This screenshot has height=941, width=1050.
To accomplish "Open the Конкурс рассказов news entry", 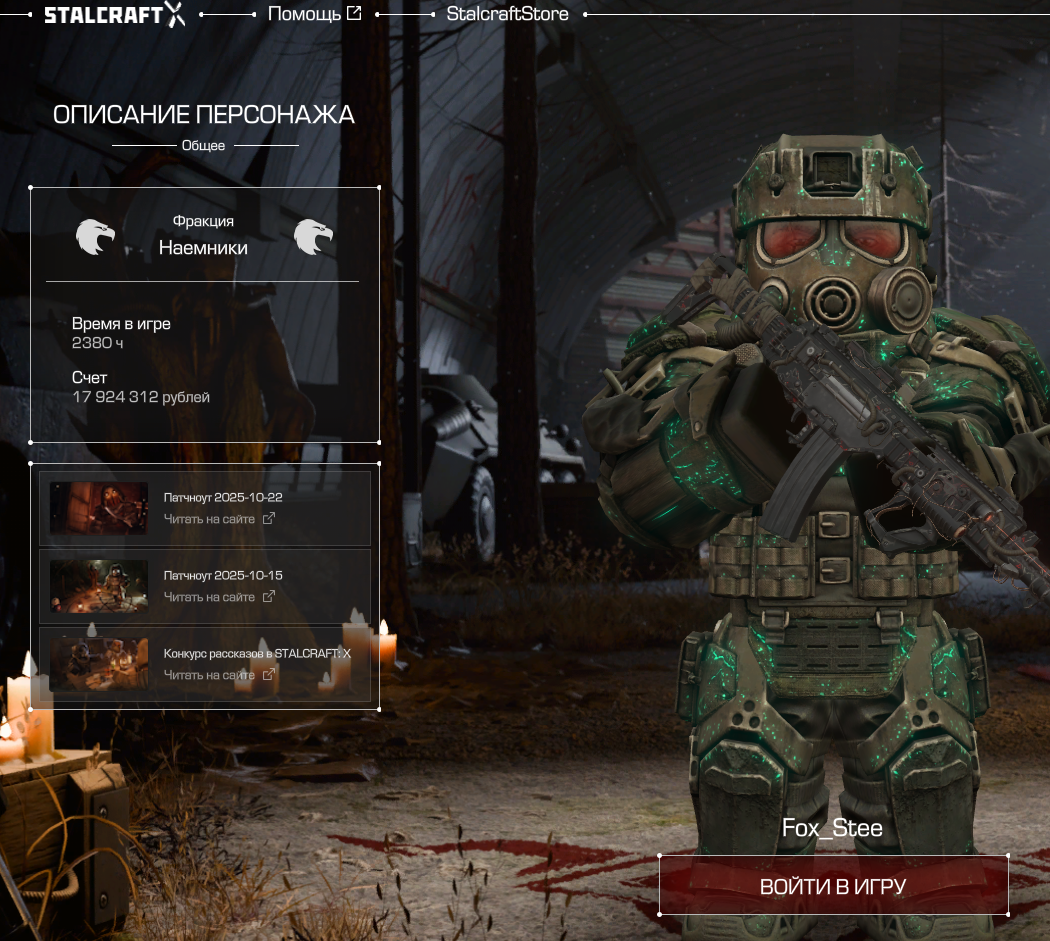I will click(x=257, y=653).
